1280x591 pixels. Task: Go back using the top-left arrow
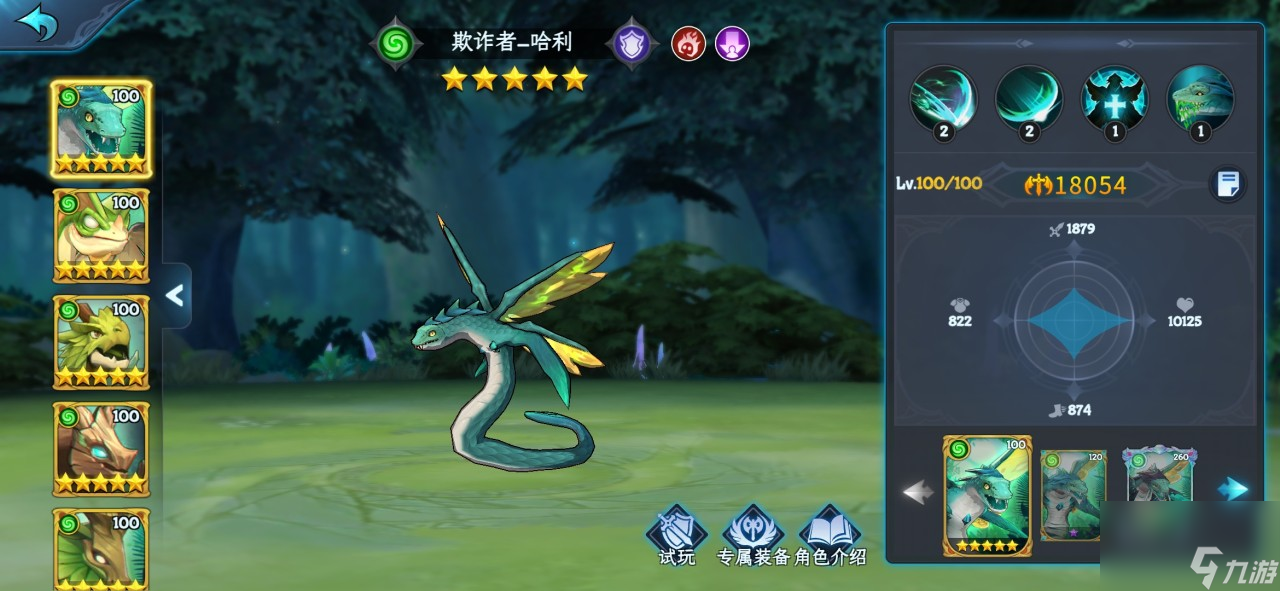[x=38, y=23]
